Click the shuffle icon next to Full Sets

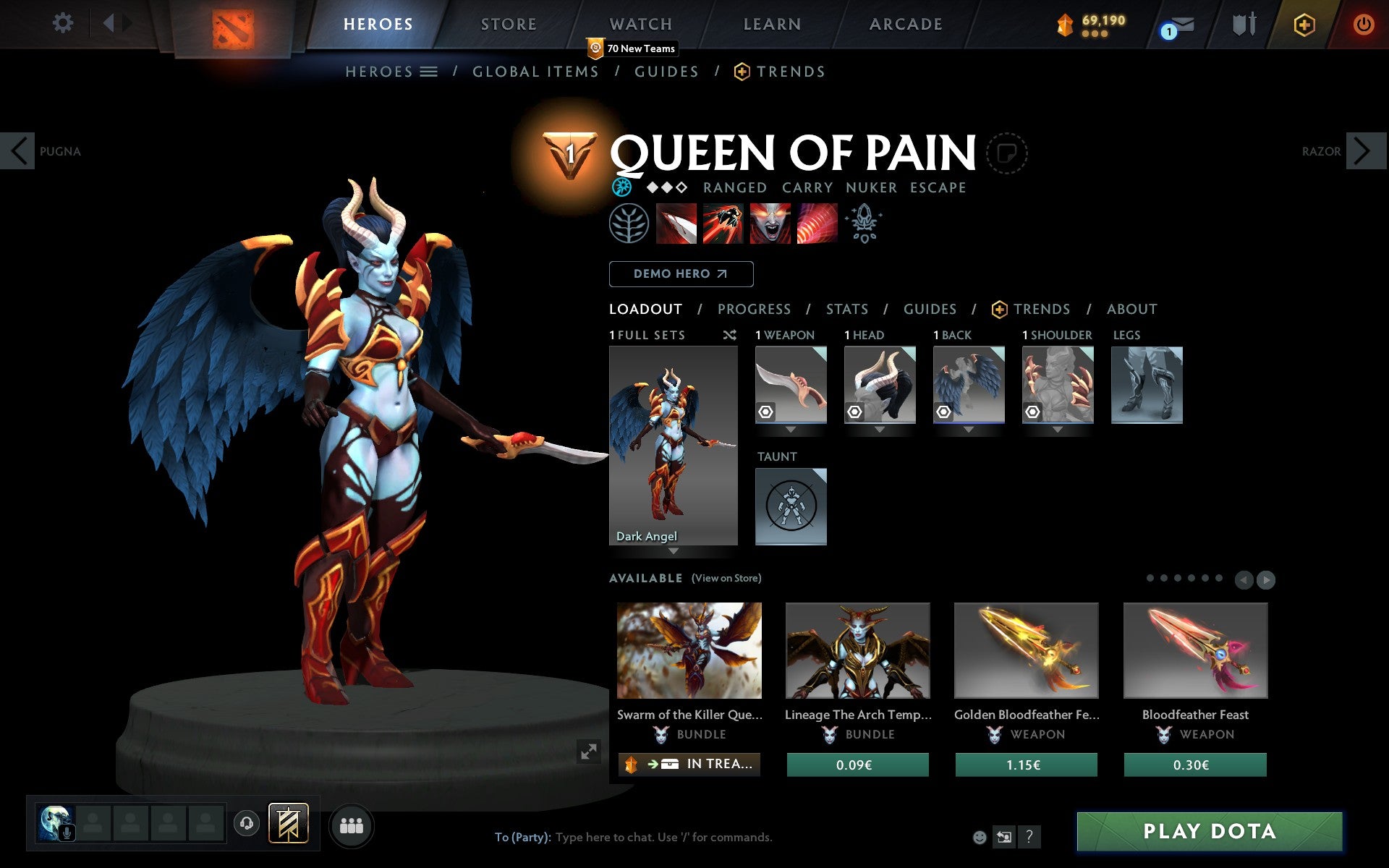(x=729, y=335)
